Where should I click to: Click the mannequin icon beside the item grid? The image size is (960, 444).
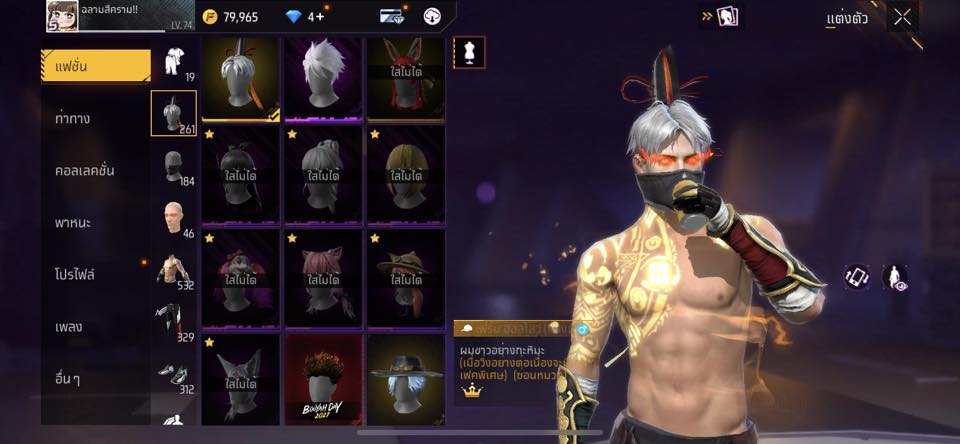(x=469, y=52)
